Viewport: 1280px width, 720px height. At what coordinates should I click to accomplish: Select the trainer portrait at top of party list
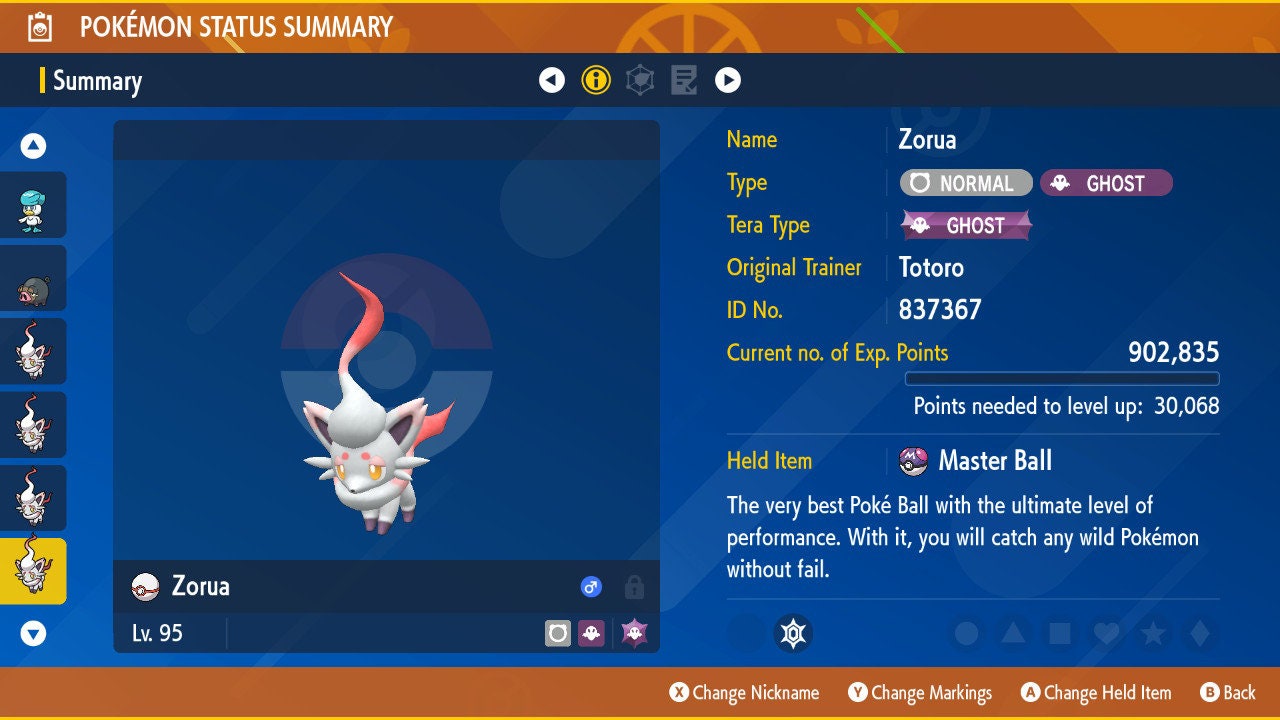(x=34, y=205)
